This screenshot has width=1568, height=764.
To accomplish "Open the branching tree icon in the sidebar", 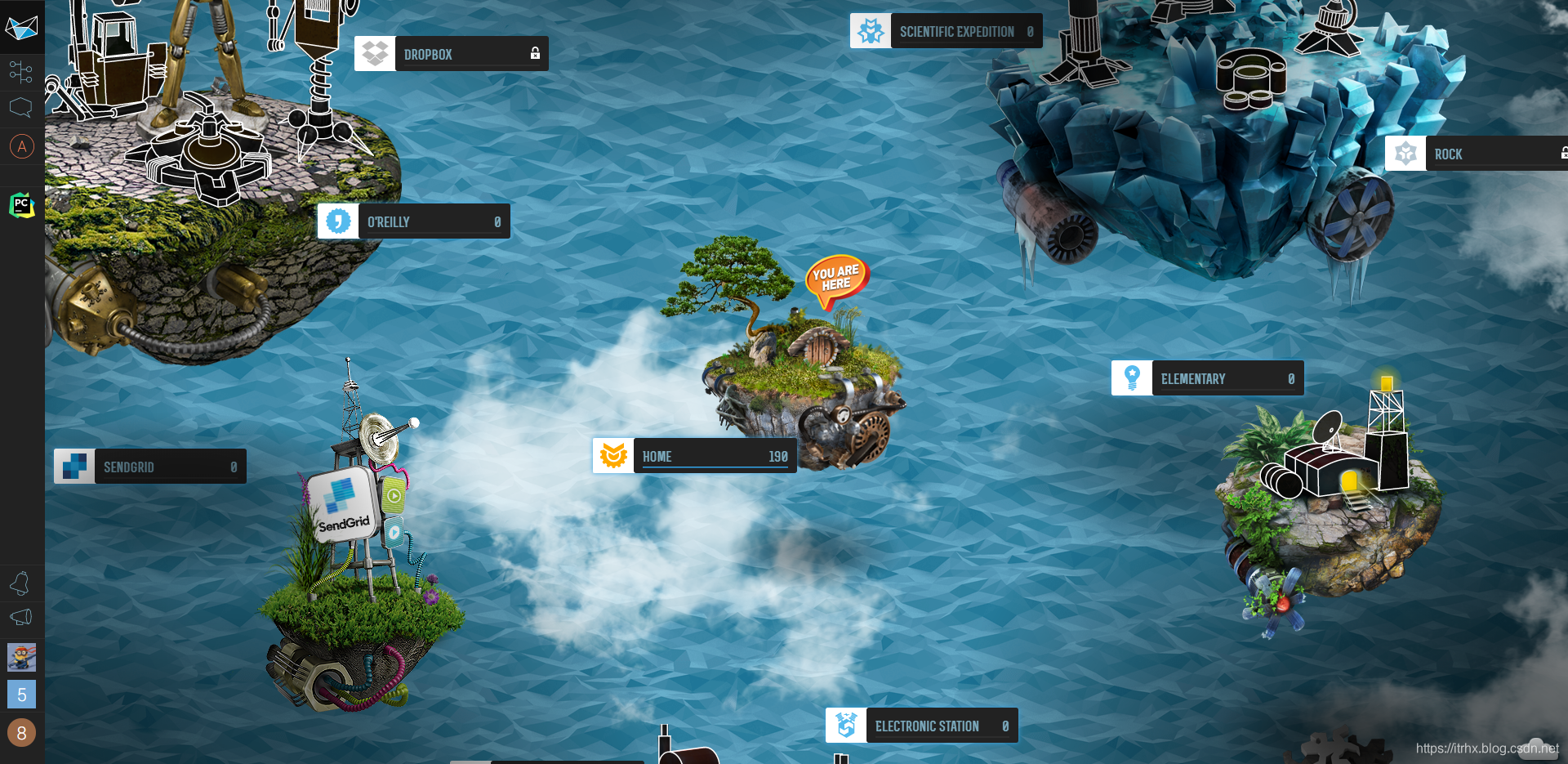I will (21, 72).
